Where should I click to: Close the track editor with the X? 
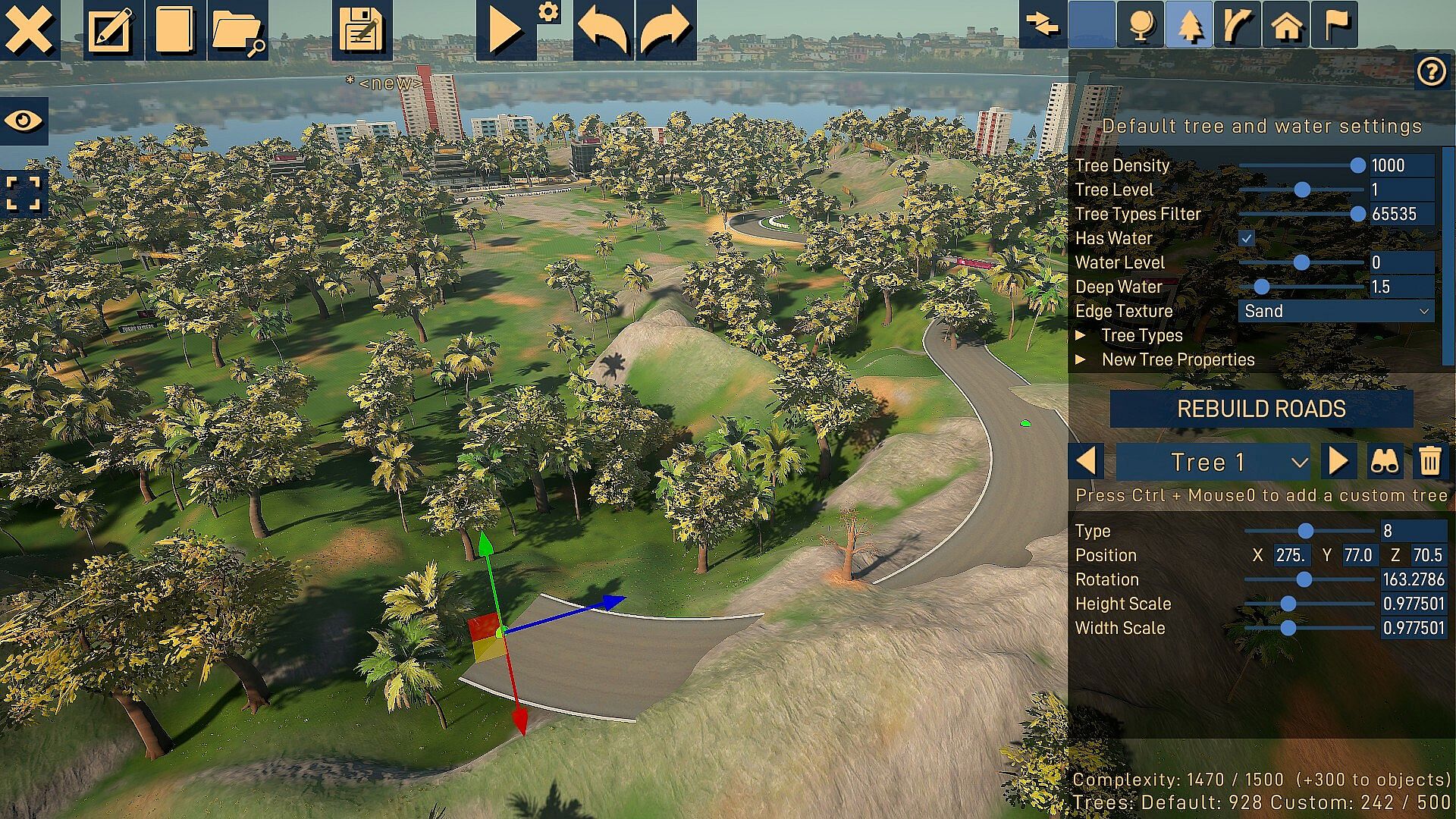click(x=30, y=30)
